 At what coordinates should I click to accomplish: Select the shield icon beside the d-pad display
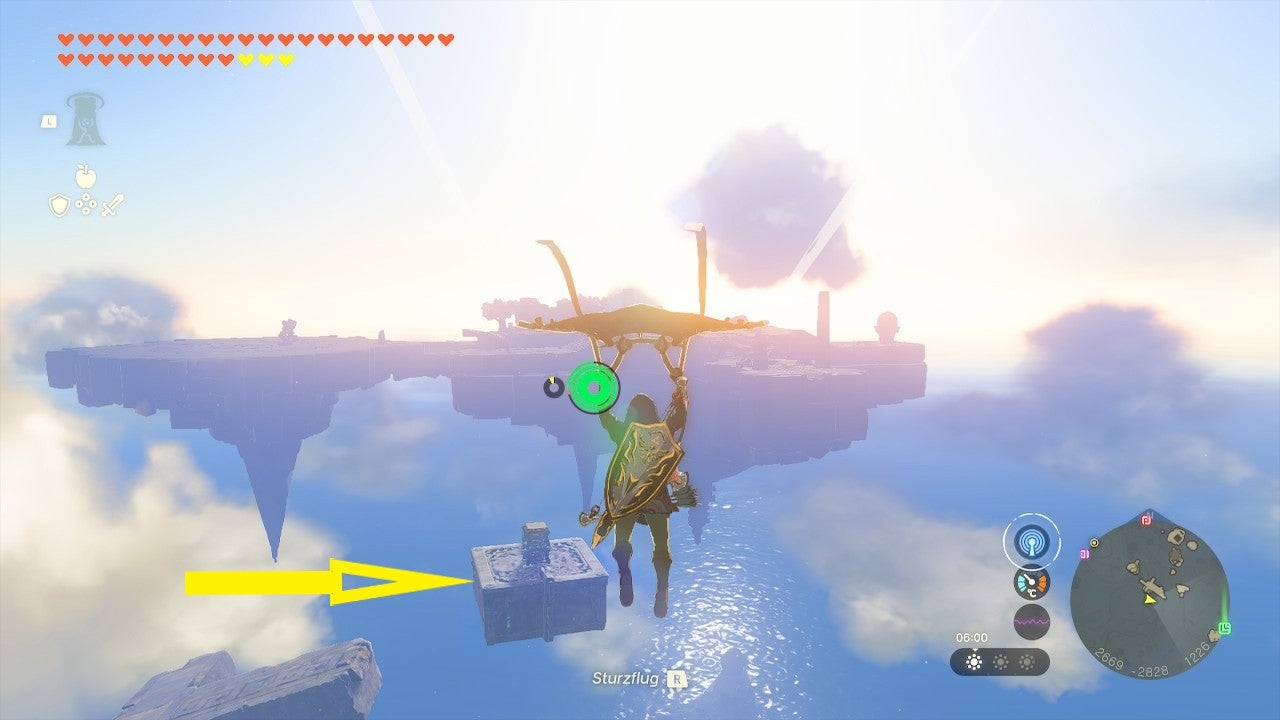click(58, 204)
